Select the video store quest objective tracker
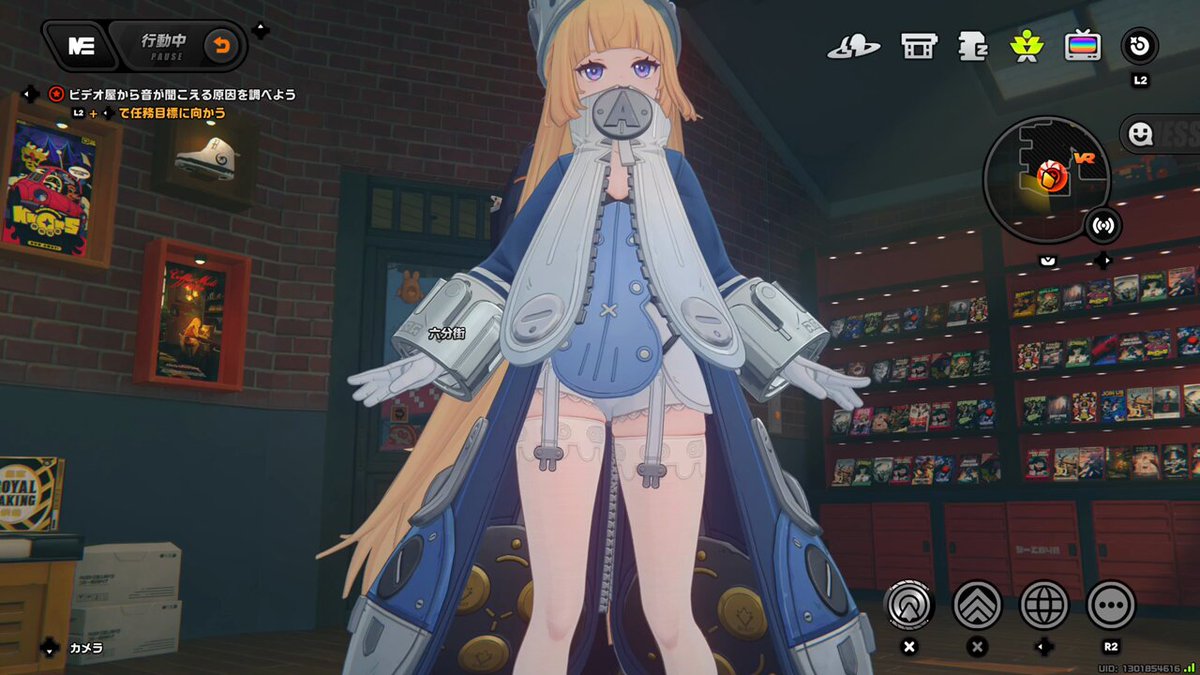Viewport: 1200px width, 675px height. (x=180, y=95)
